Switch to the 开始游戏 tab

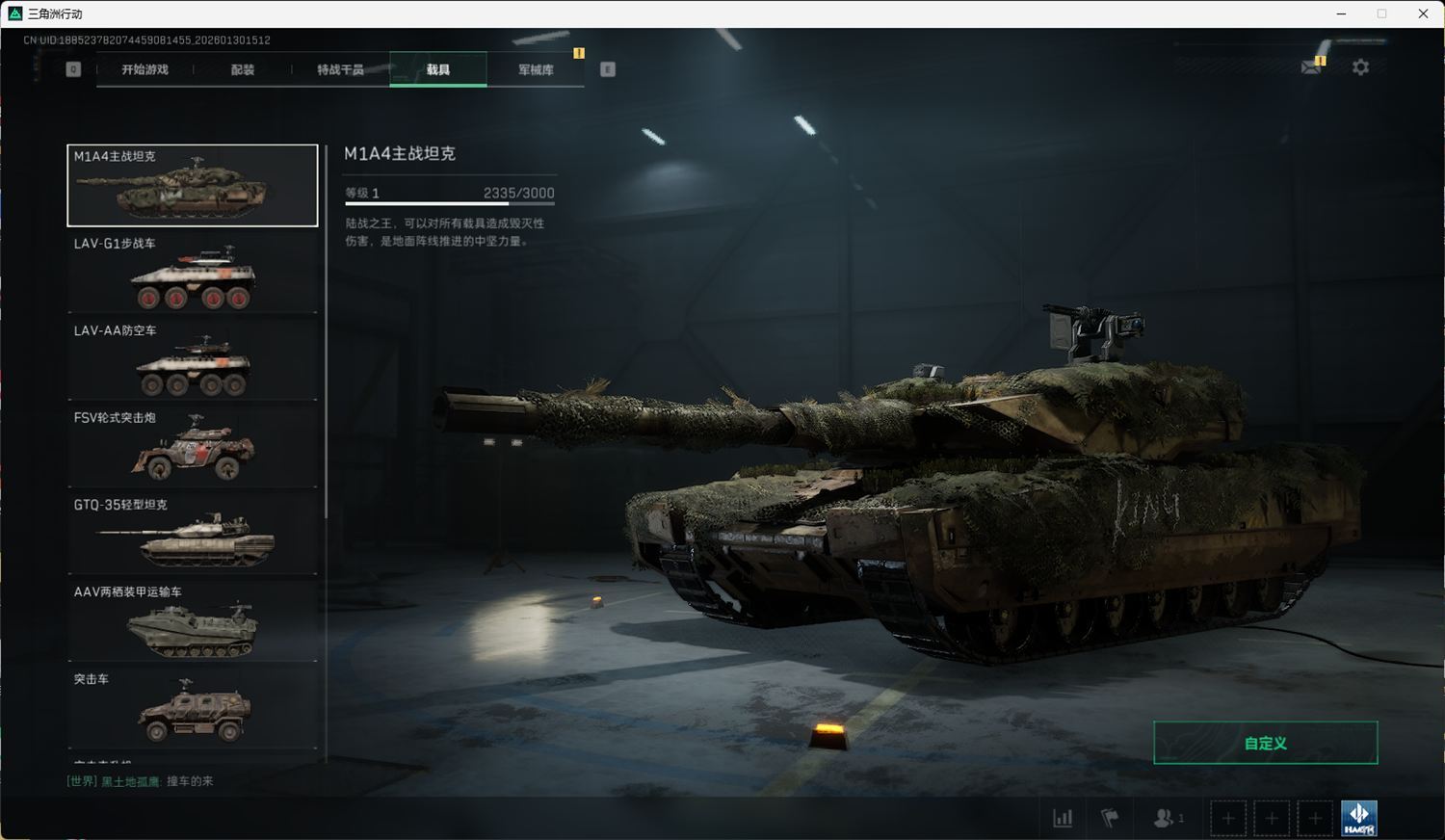pos(144,69)
